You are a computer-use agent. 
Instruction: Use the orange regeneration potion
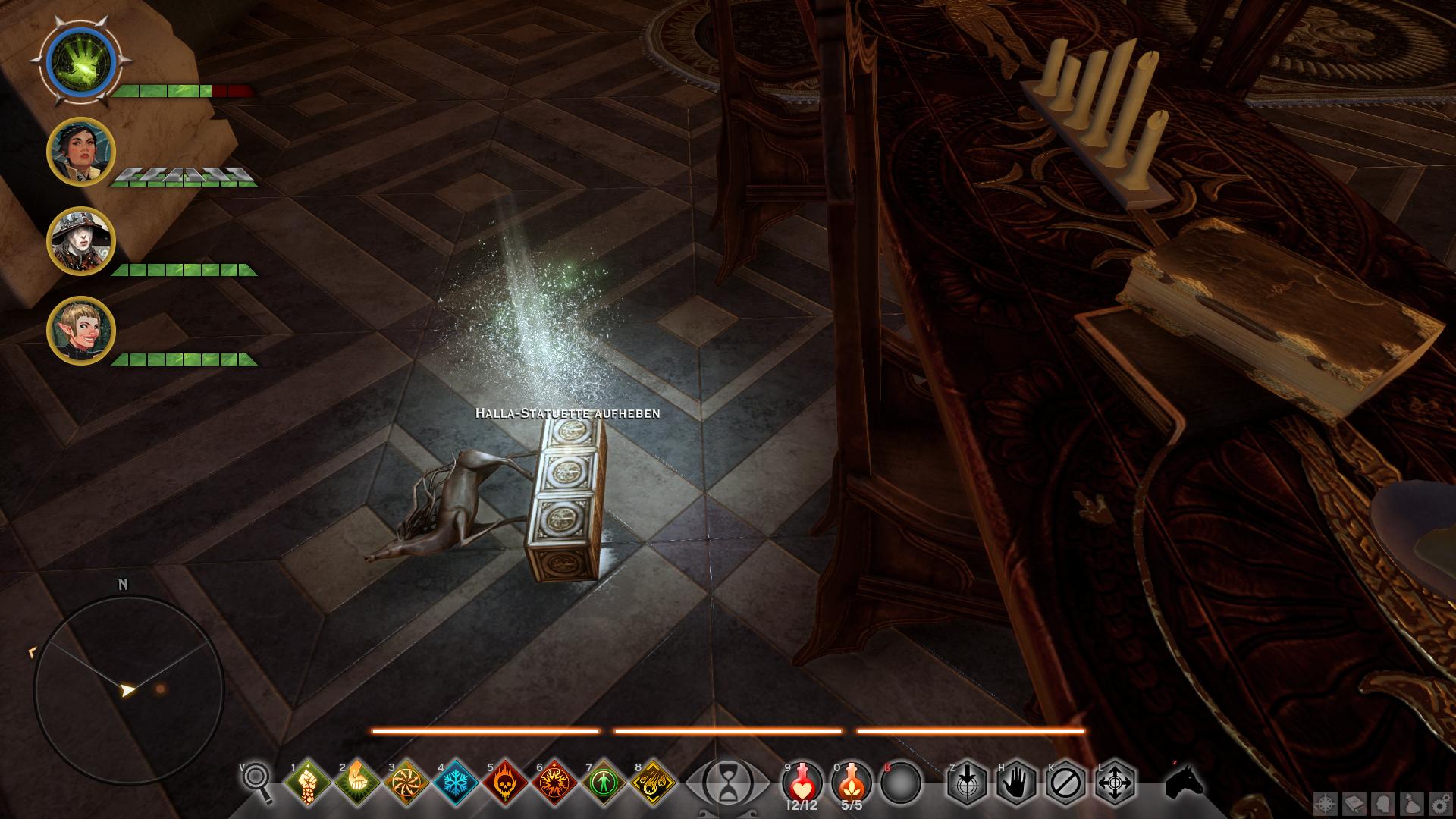click(851, 781)
